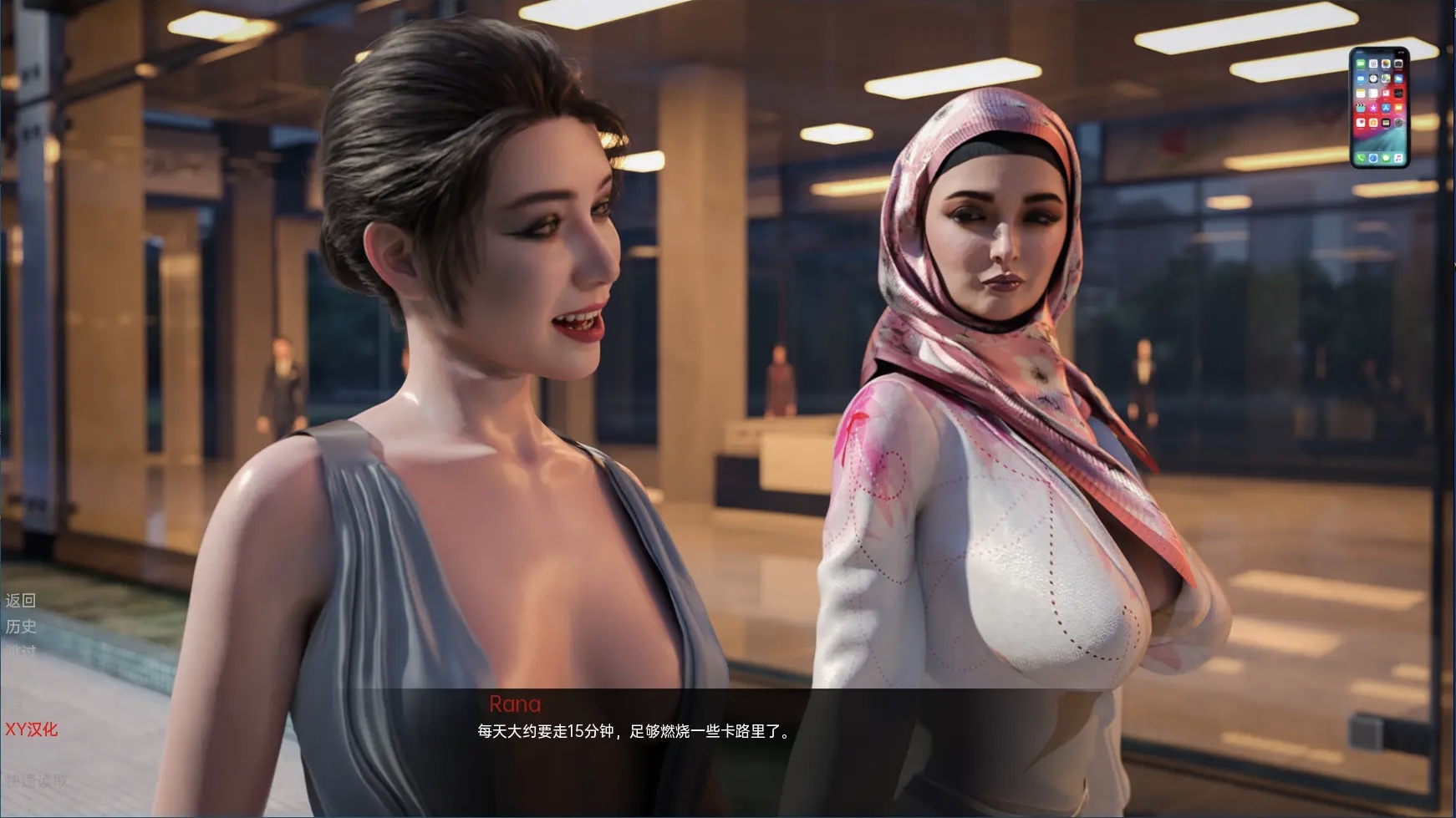
Task: Click the 返回 (Back) quick menu button
Action: [21, 600]
